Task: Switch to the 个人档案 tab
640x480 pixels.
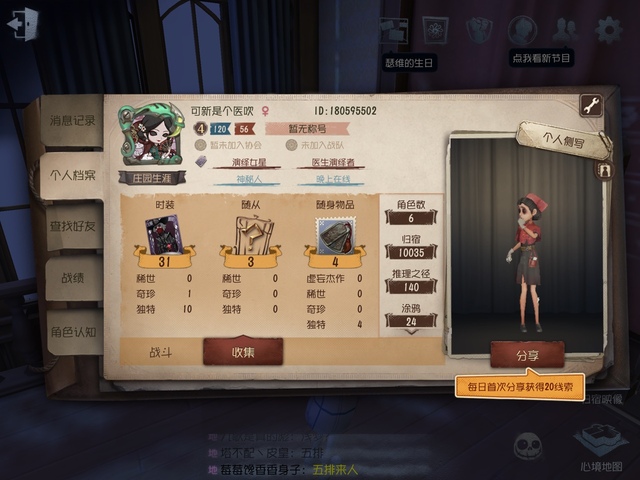Action: point(73,176)
